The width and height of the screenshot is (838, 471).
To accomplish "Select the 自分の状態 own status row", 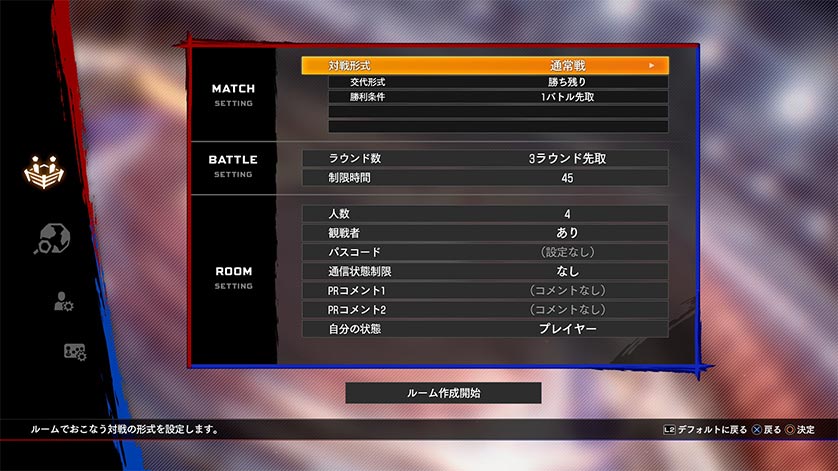I will pos(484,329).
